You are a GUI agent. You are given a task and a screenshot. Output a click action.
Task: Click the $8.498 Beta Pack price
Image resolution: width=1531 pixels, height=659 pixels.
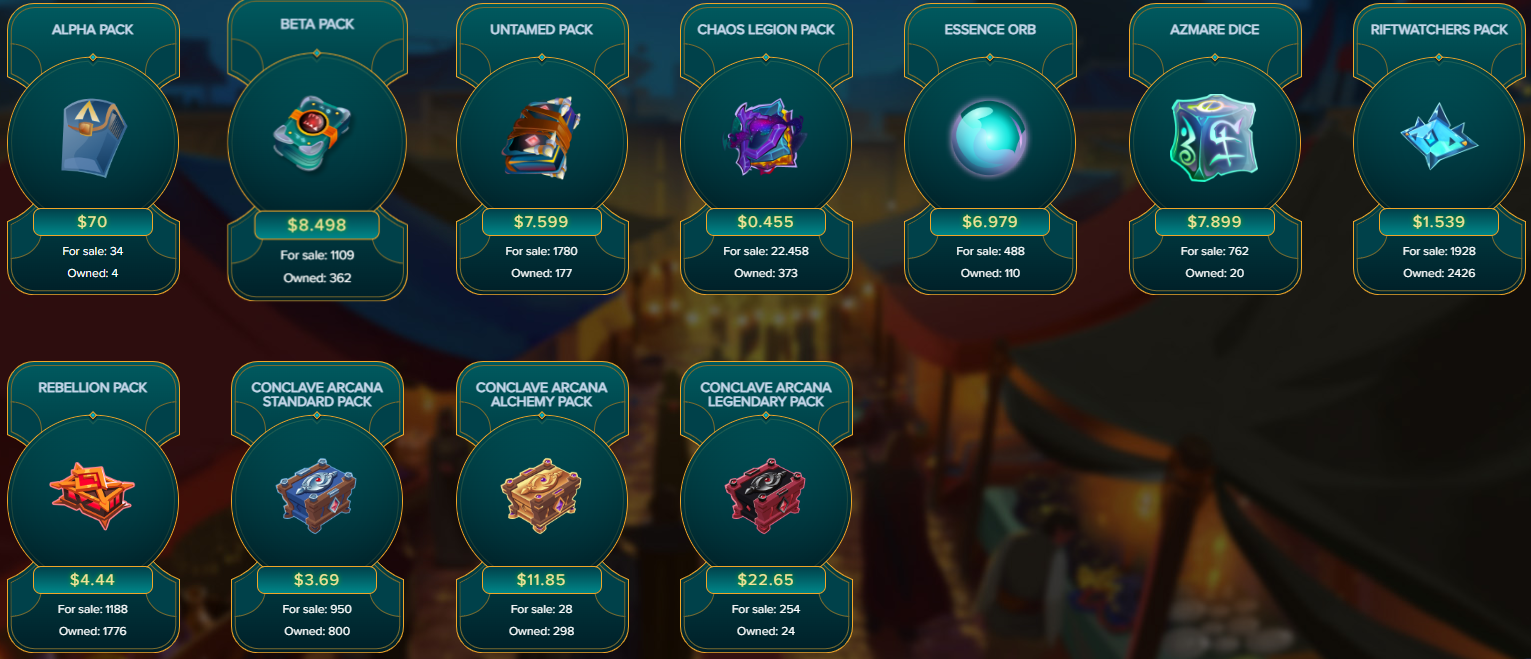317,225
